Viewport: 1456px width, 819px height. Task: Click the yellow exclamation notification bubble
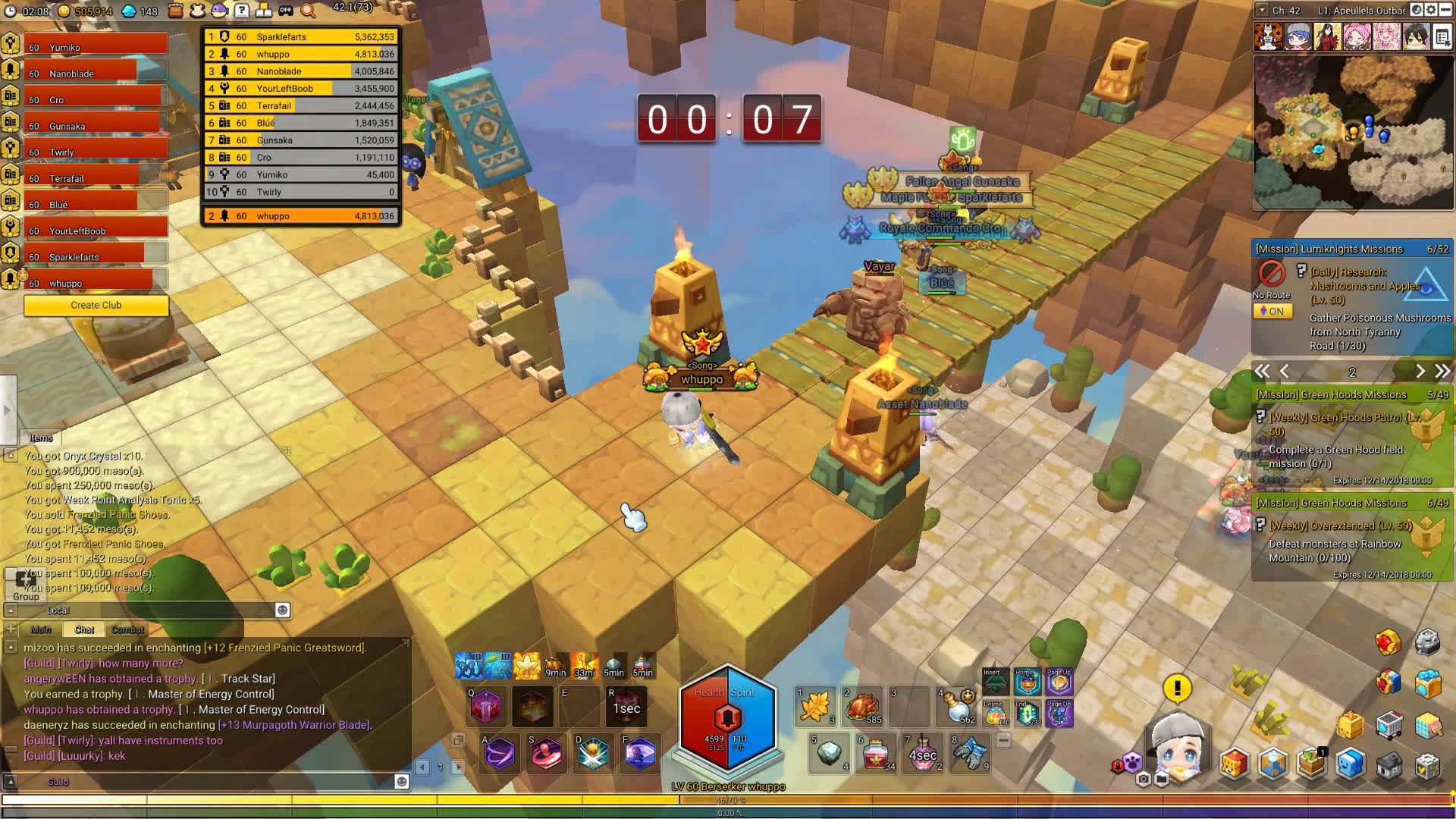(1177, 688)
